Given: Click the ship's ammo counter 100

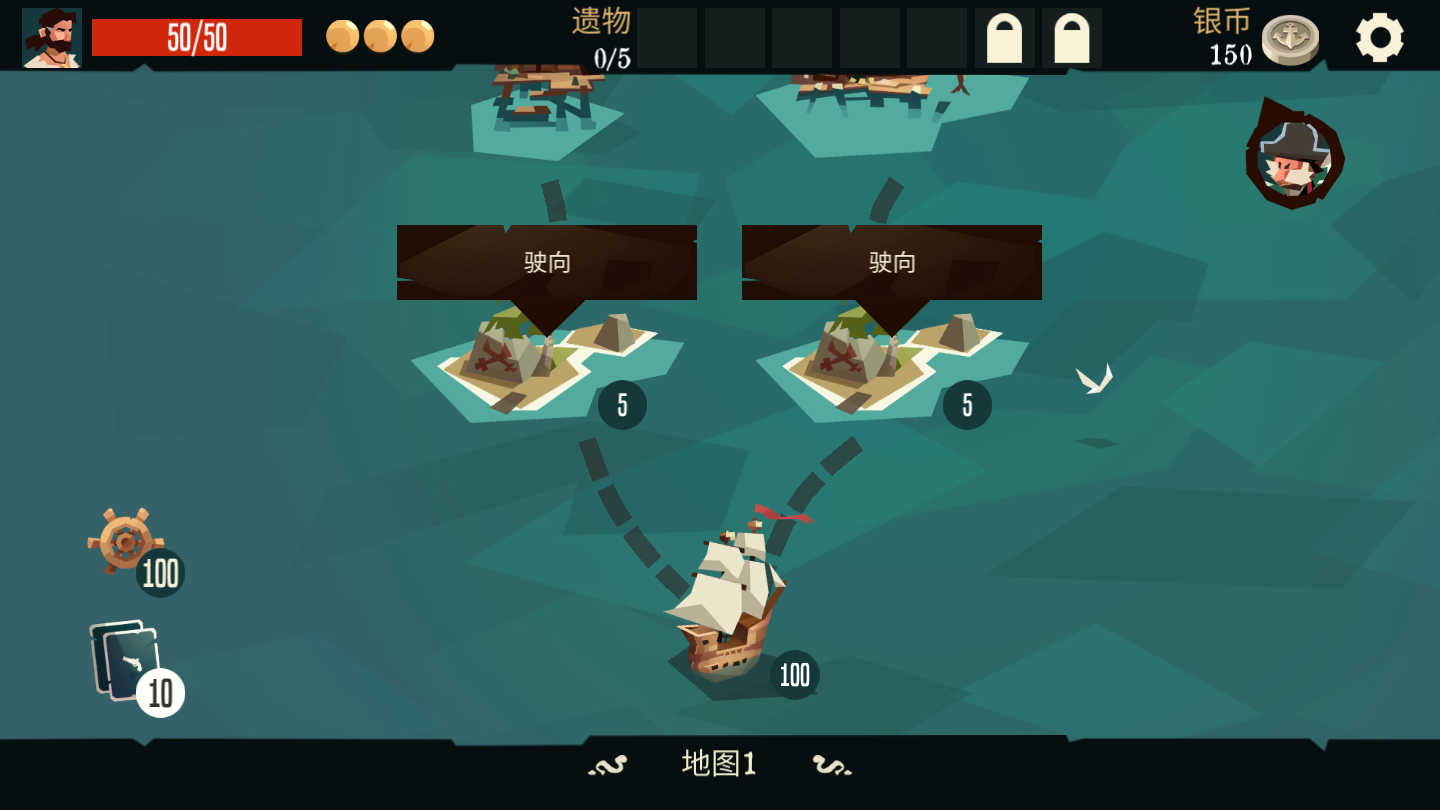Looking at the screenshot, I should point(793,676).
